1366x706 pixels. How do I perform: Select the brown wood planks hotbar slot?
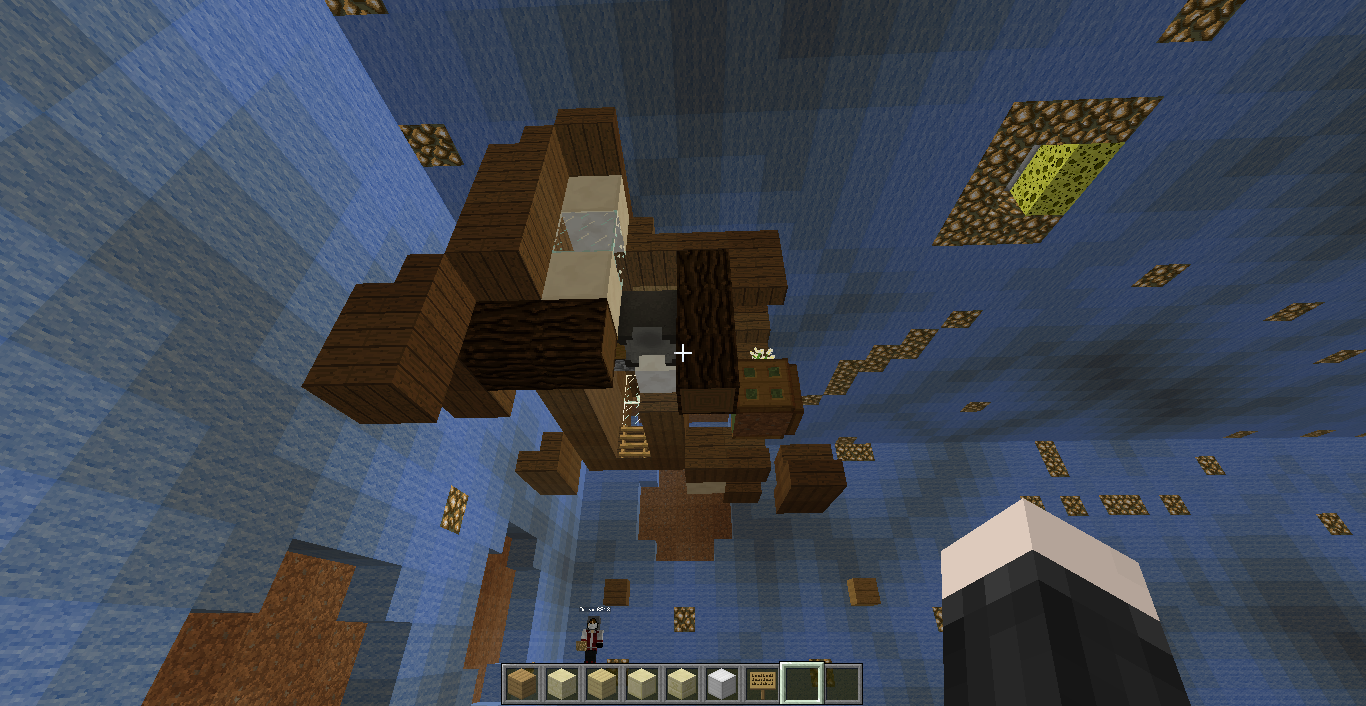coord(521,684)
